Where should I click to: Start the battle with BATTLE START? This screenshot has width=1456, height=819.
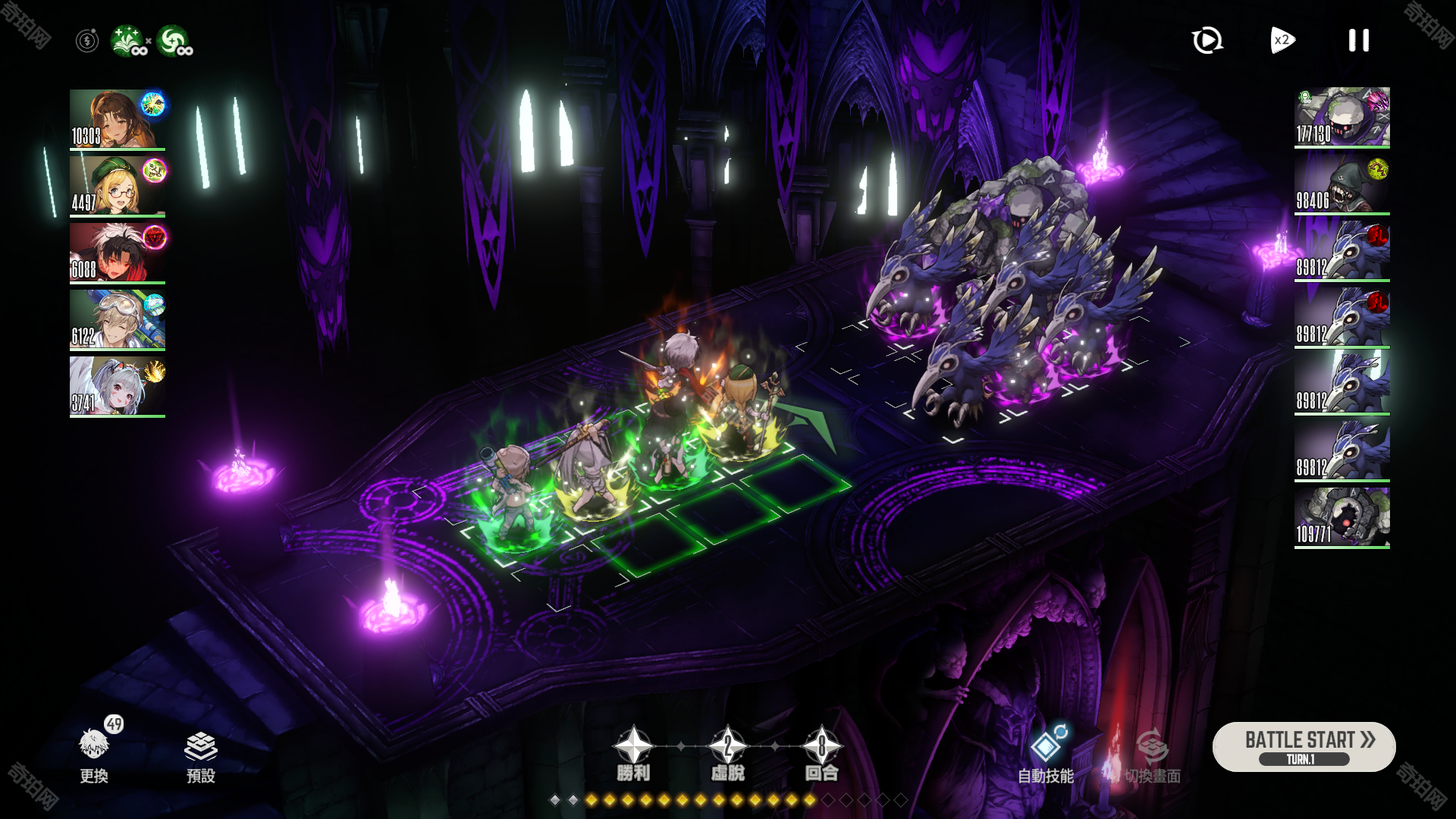tap(1304, 746)
